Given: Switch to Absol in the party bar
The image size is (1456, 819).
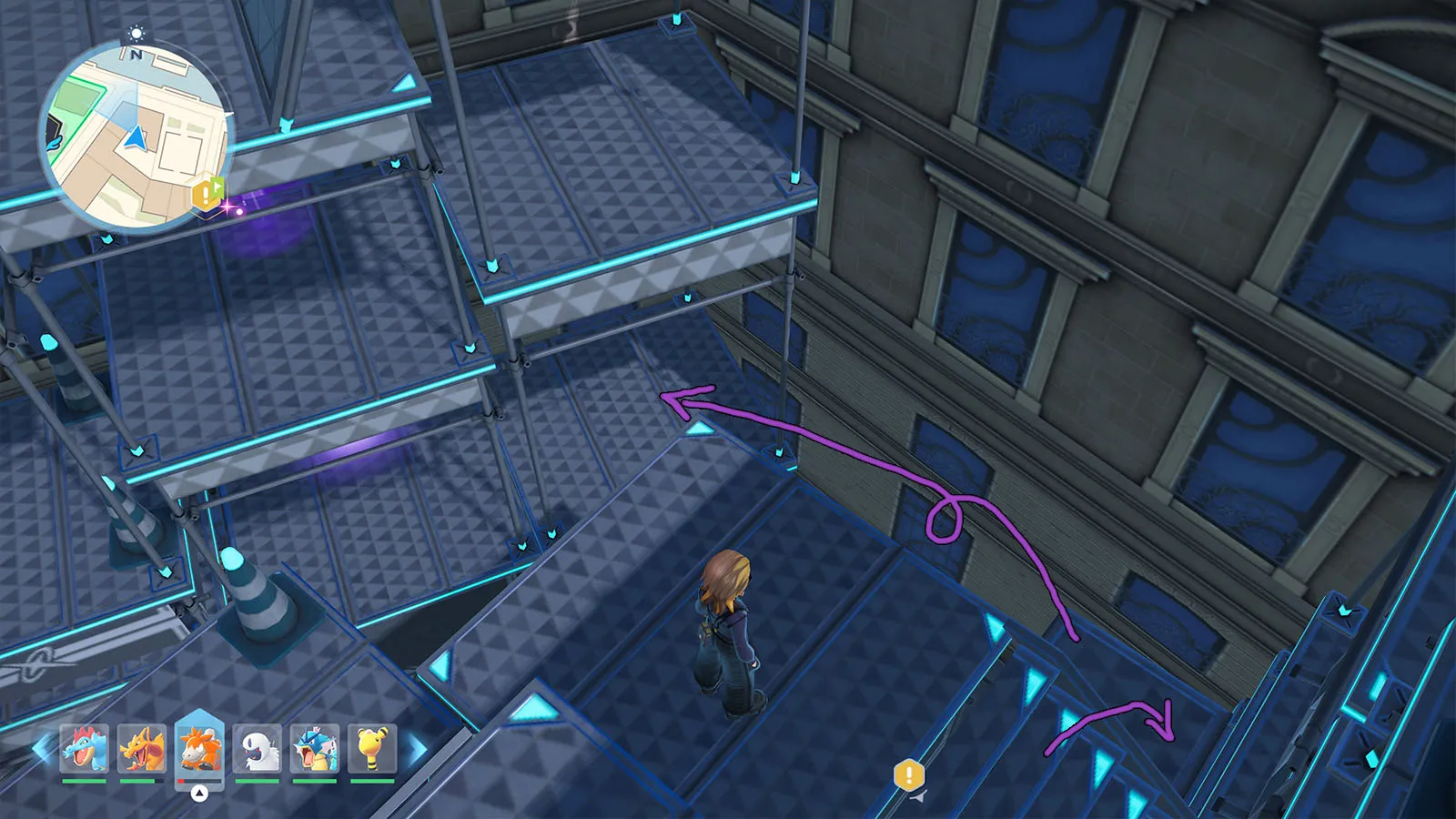Looking at the screenshot, I should (x=258, y=749).
